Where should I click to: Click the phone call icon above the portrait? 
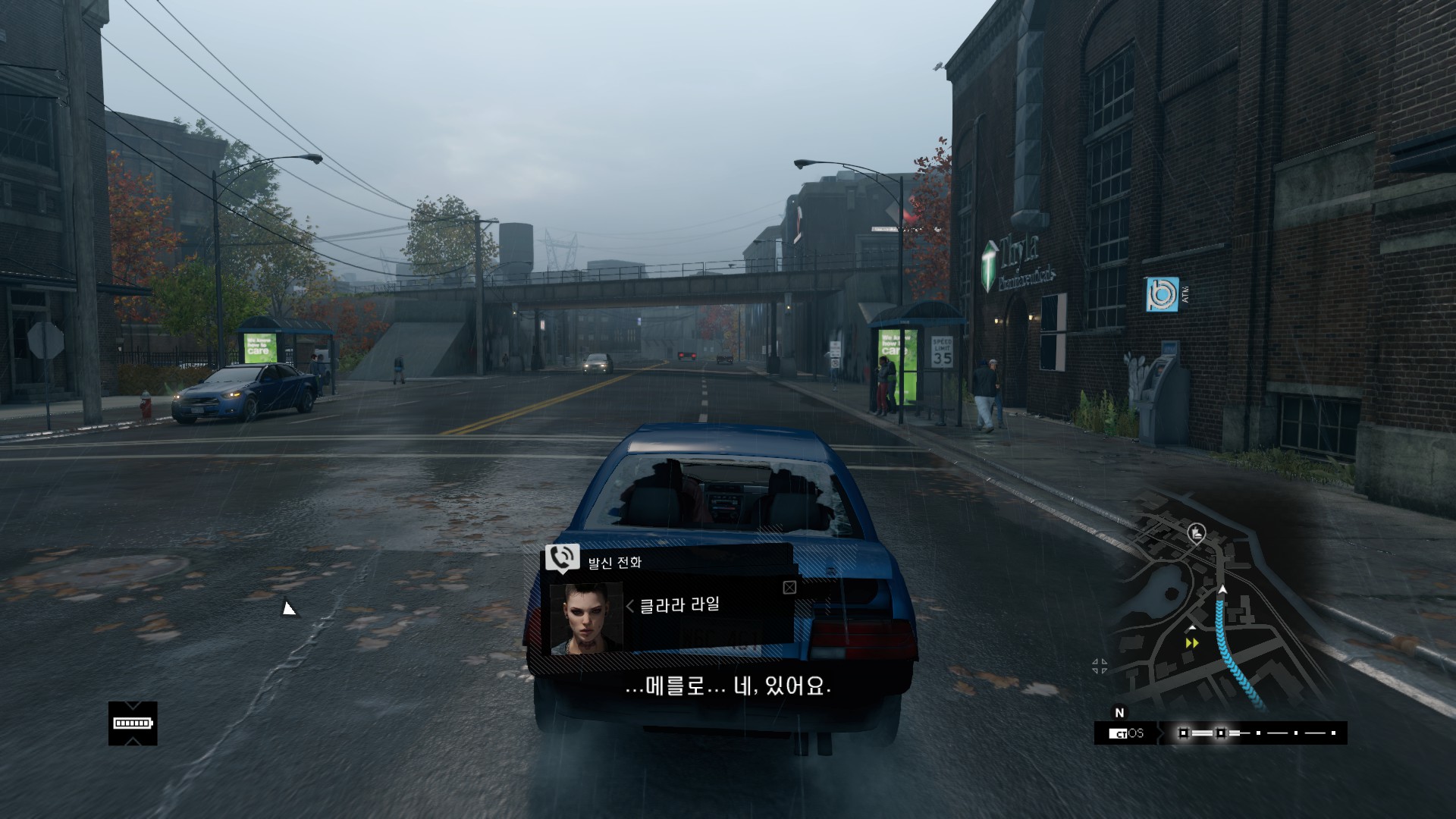562,558
